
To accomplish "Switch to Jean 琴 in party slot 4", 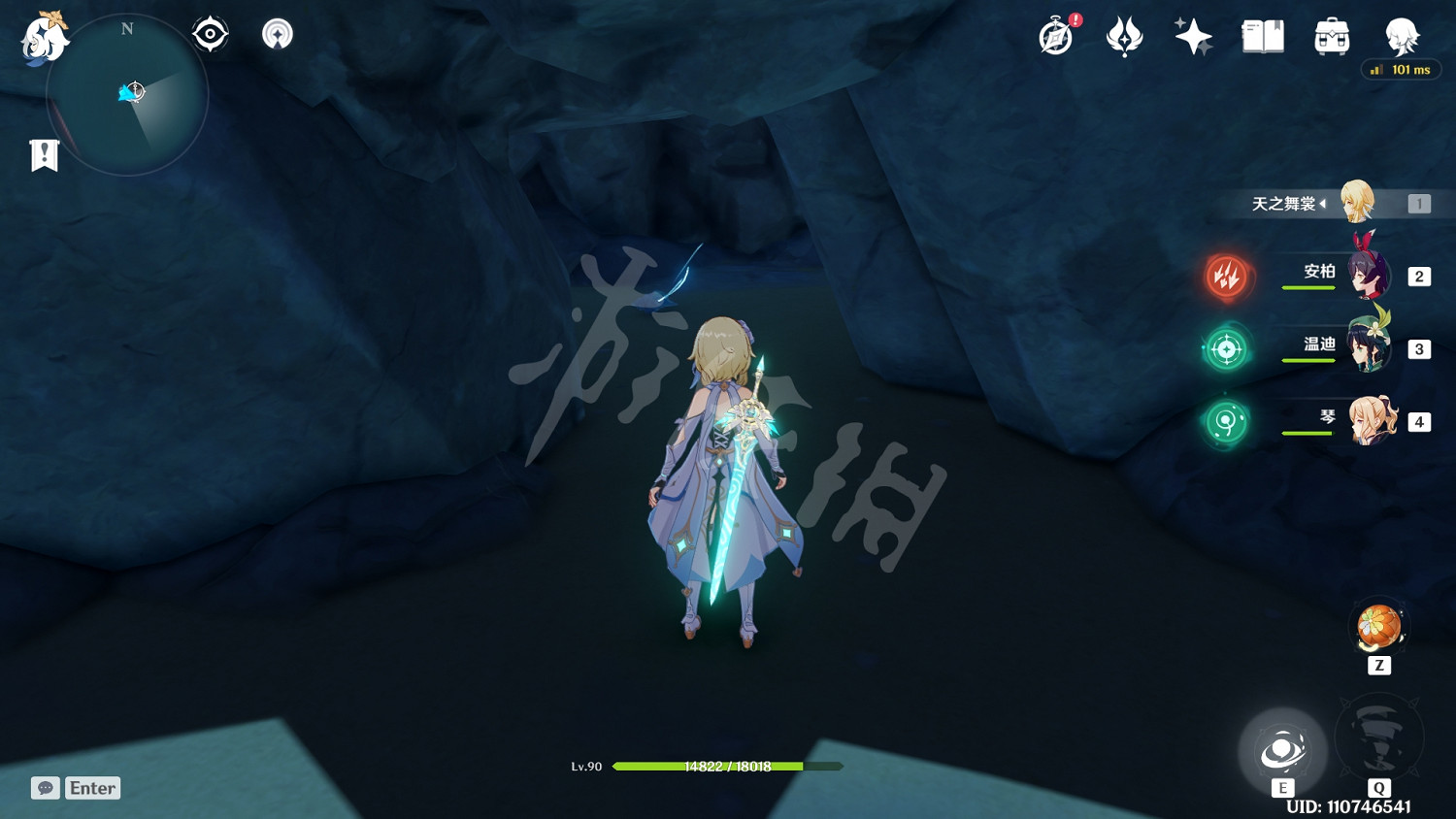I will pyautogui.click(x=1371, y=419).
